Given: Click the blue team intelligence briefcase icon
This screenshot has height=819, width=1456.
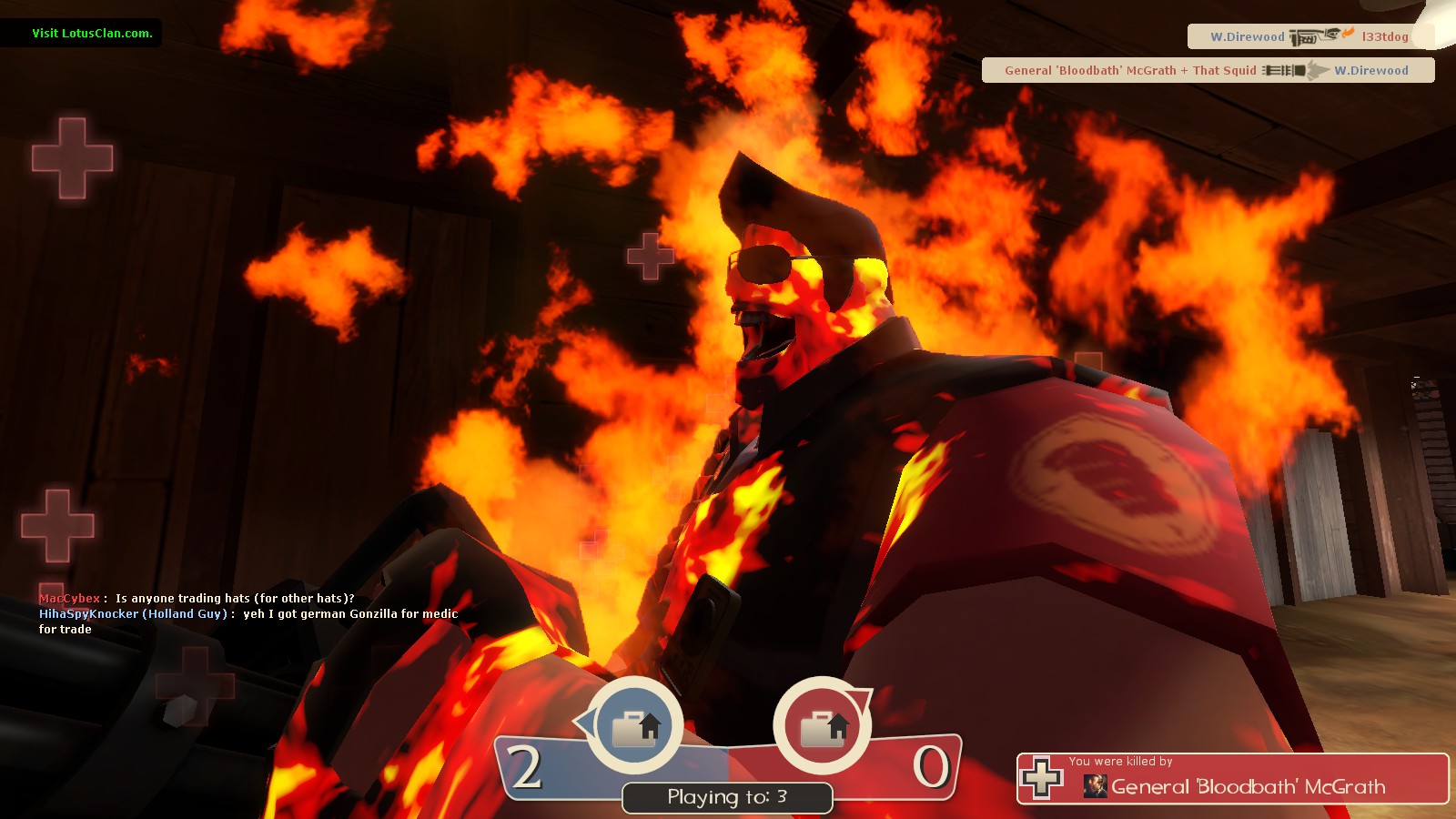Looking at the screenshot, I should pos(635,727).
